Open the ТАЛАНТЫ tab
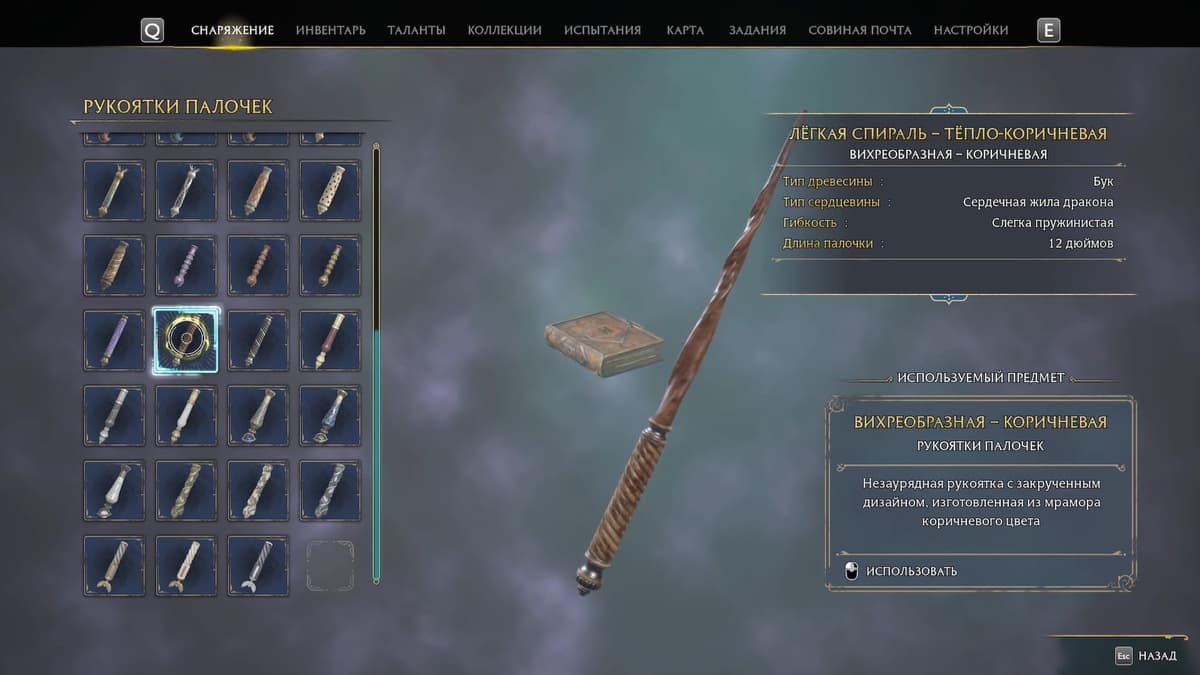This screenshot has width=1200, height=675. (x=416, y=30)
